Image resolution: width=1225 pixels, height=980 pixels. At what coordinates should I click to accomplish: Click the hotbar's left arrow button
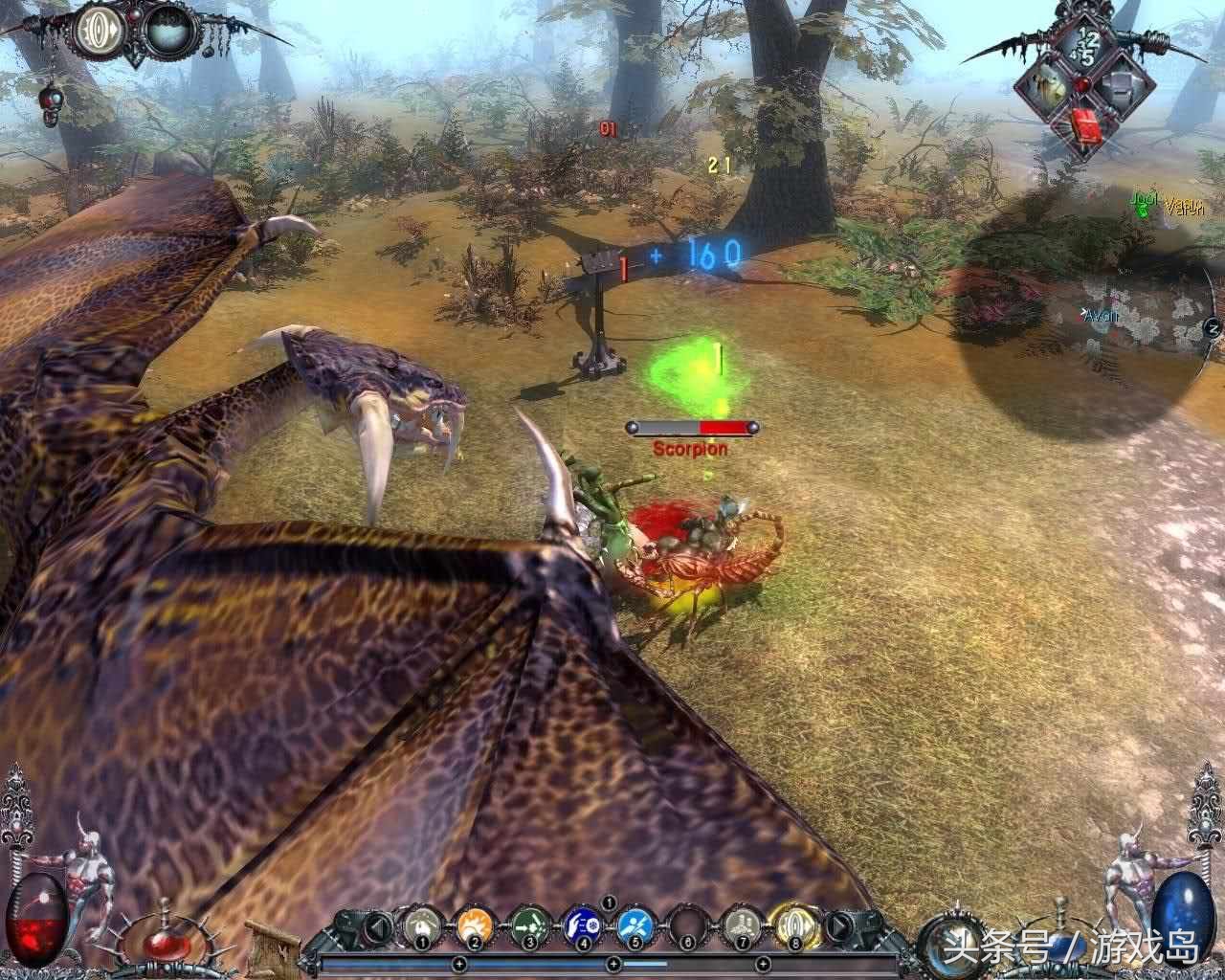point(378,926)
